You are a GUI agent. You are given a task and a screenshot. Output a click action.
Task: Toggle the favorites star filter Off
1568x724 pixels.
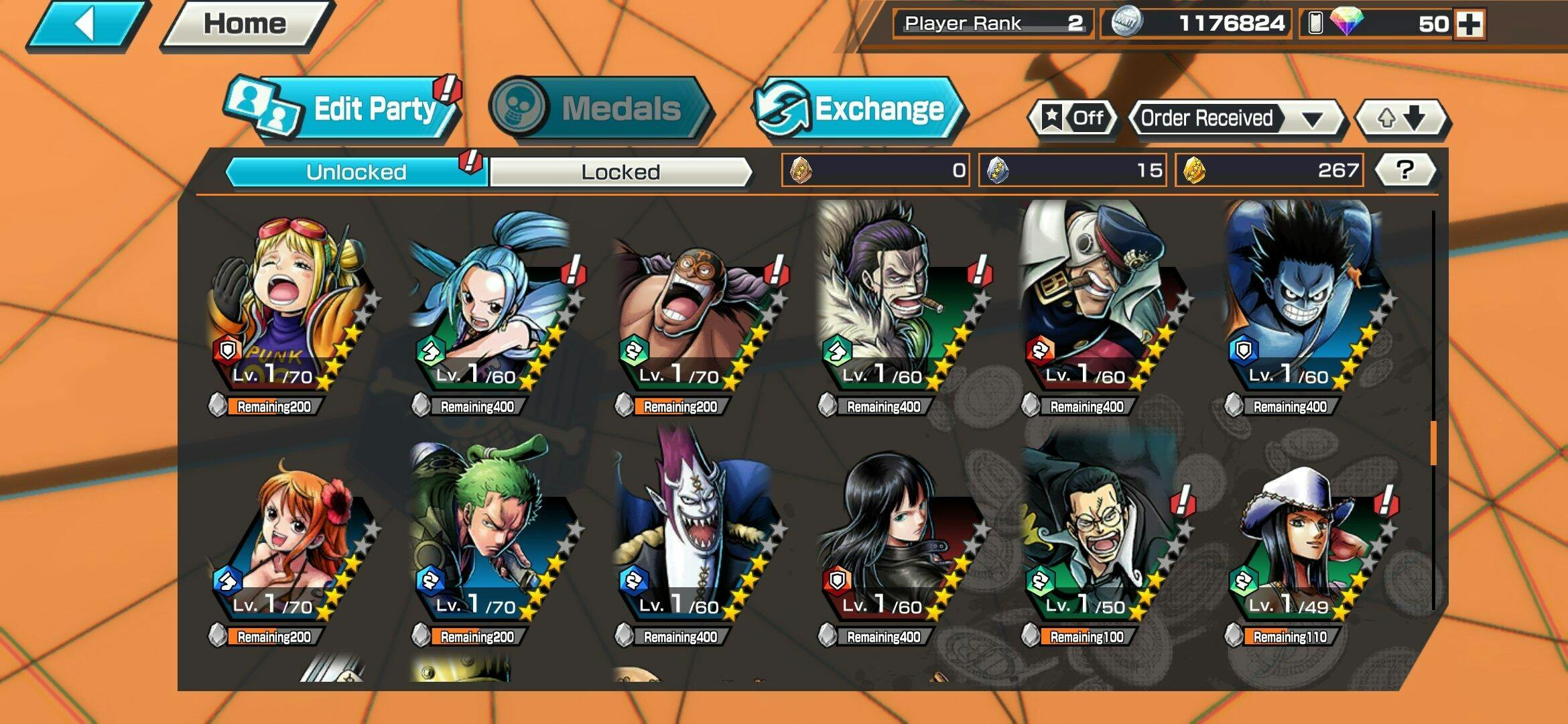1073,119
